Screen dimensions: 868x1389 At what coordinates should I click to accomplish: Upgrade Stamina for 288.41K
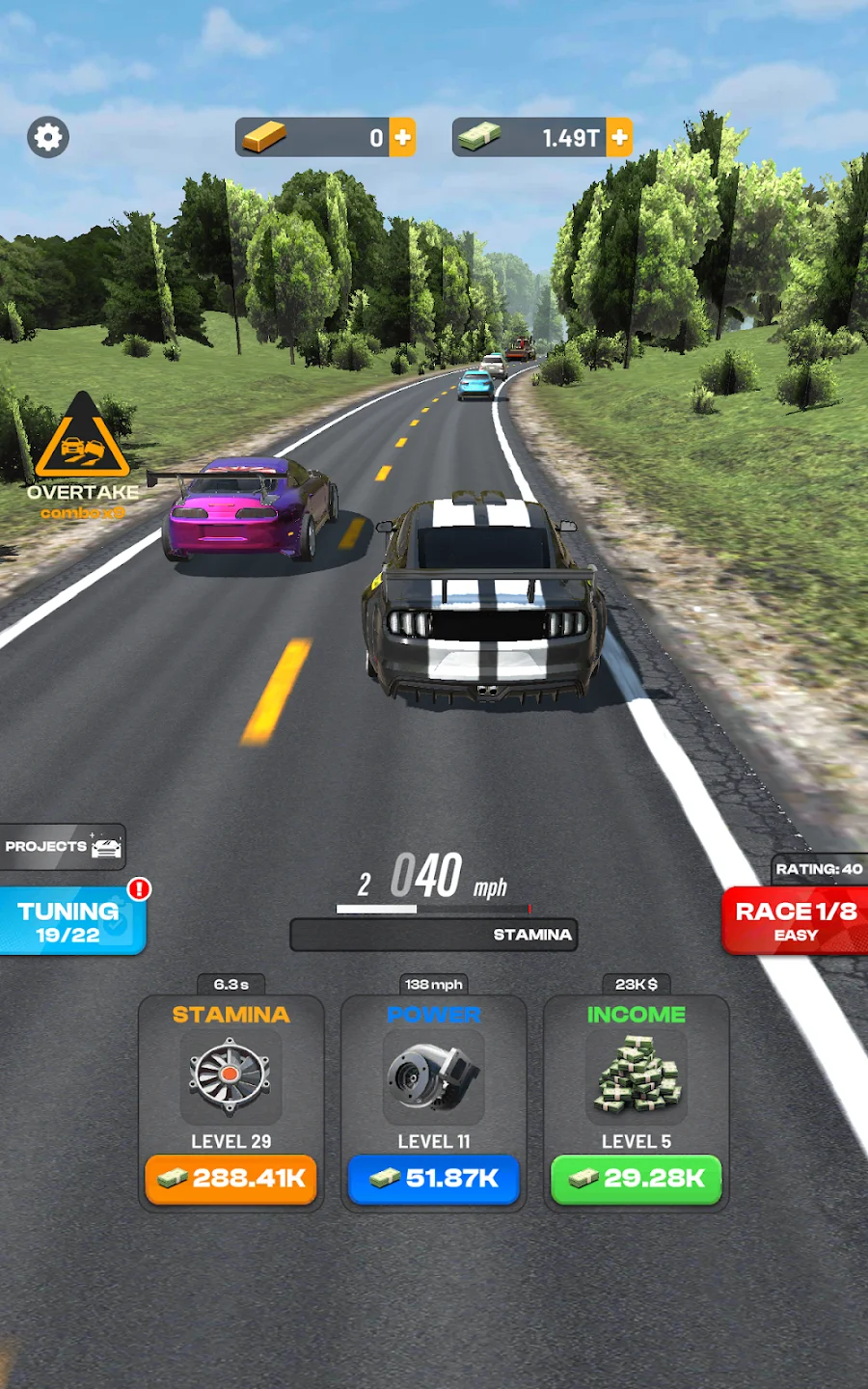tap(231, 1179)
